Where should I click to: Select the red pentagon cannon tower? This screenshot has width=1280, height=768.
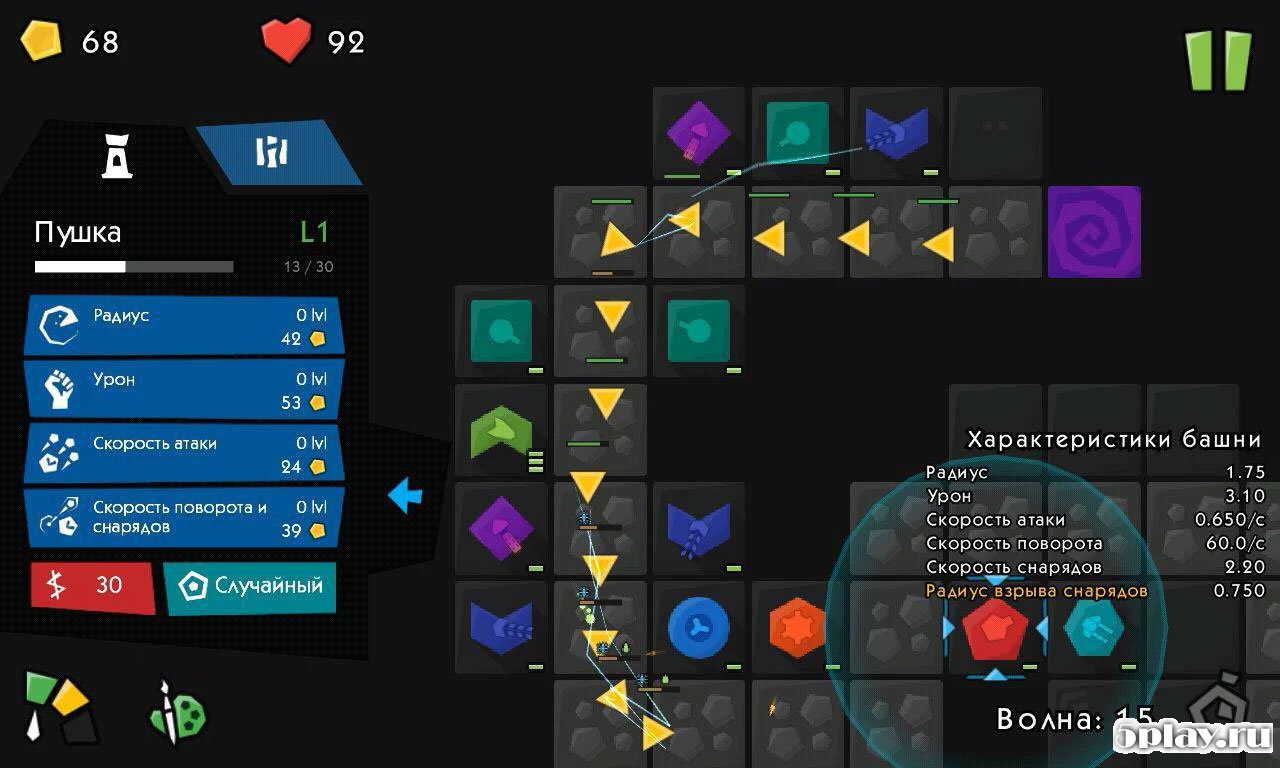(995, 628)
